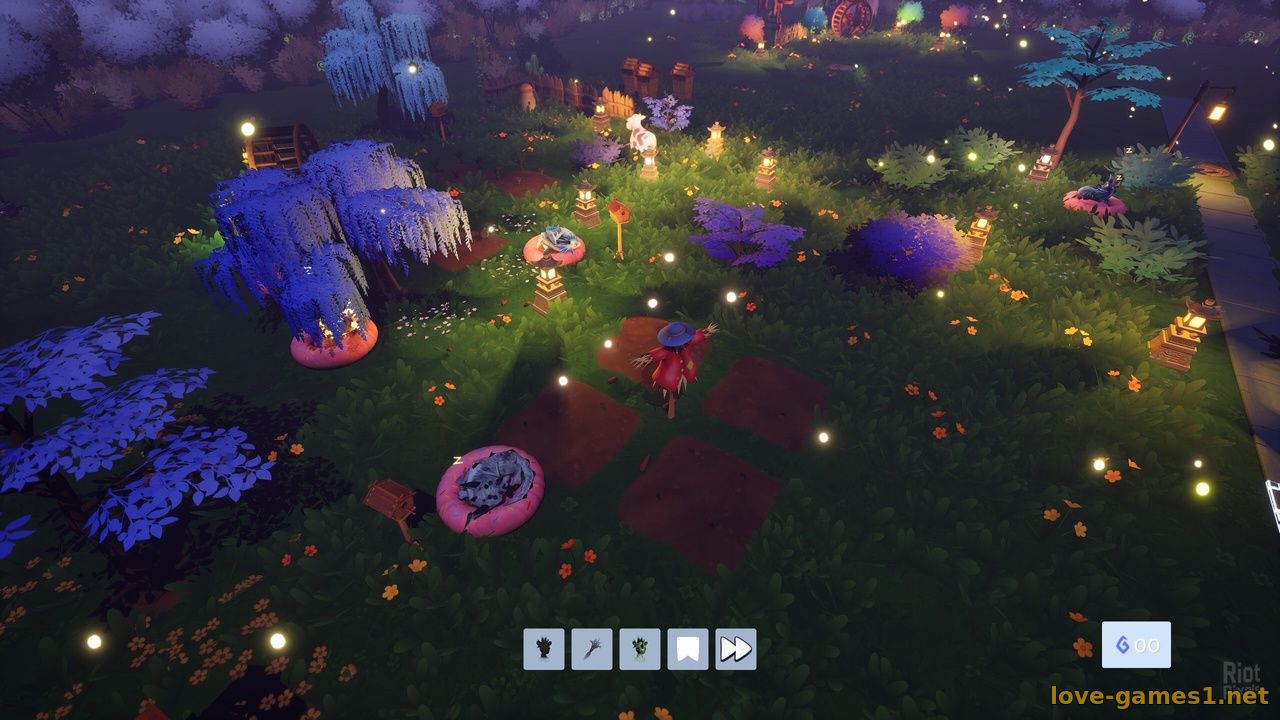Choose the grey brush tool button
Viewport: 1280px width, 720px height.
[x=592, y=649]
